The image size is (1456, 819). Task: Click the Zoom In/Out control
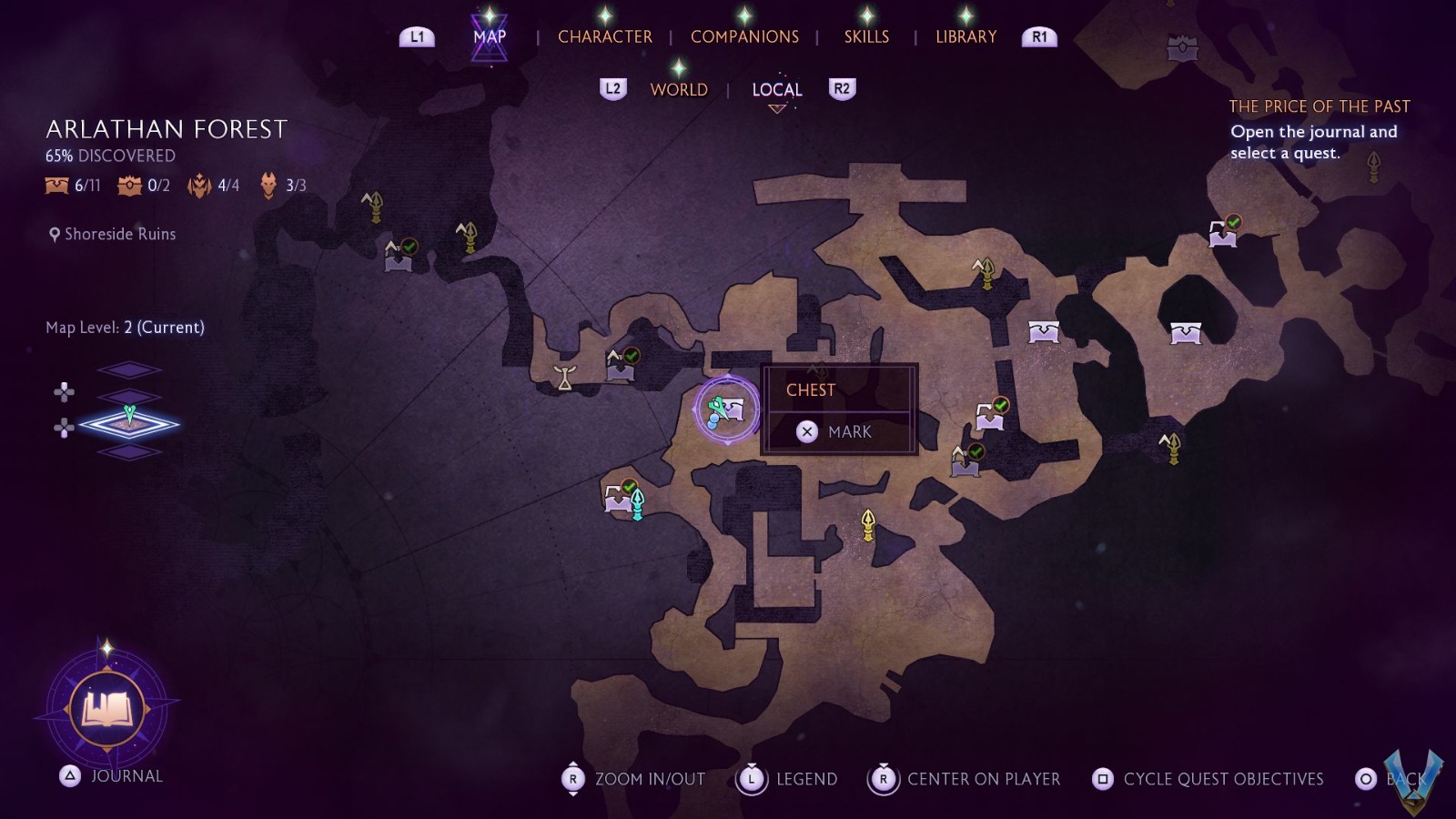[x=633, y=779]
